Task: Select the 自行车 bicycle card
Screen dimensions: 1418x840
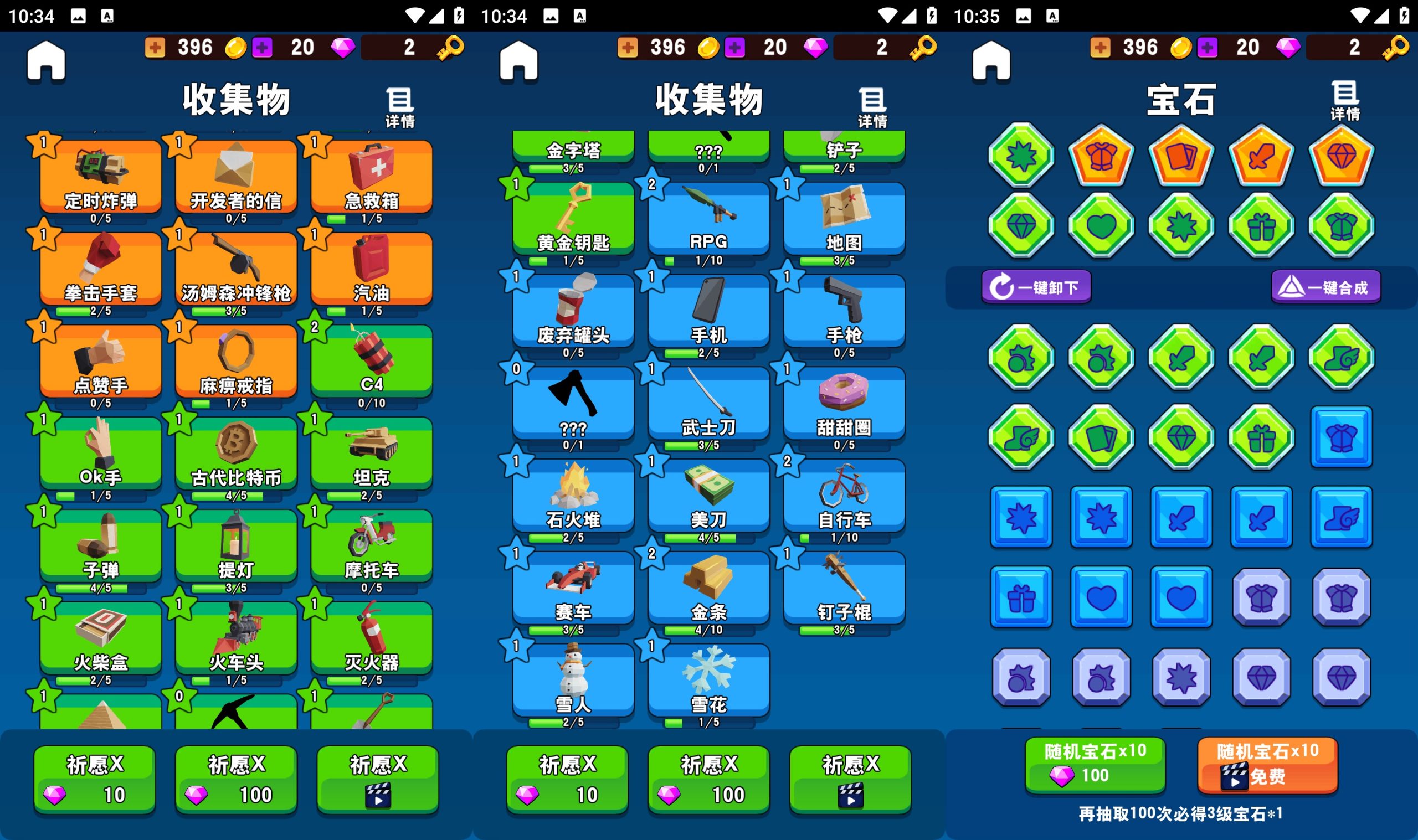Action: coord(844,496)
